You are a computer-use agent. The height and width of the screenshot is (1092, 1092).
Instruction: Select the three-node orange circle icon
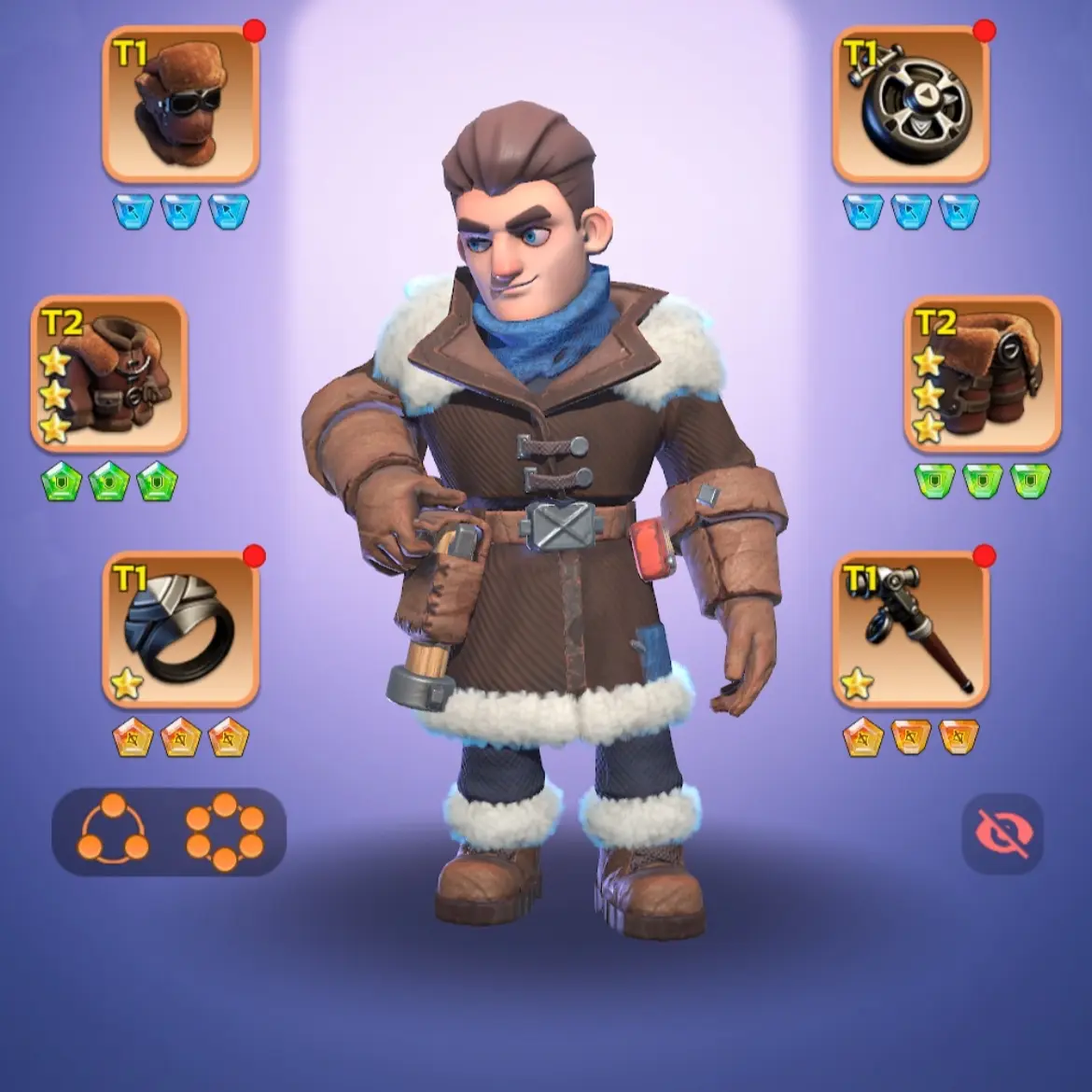(x=113, y=831)
